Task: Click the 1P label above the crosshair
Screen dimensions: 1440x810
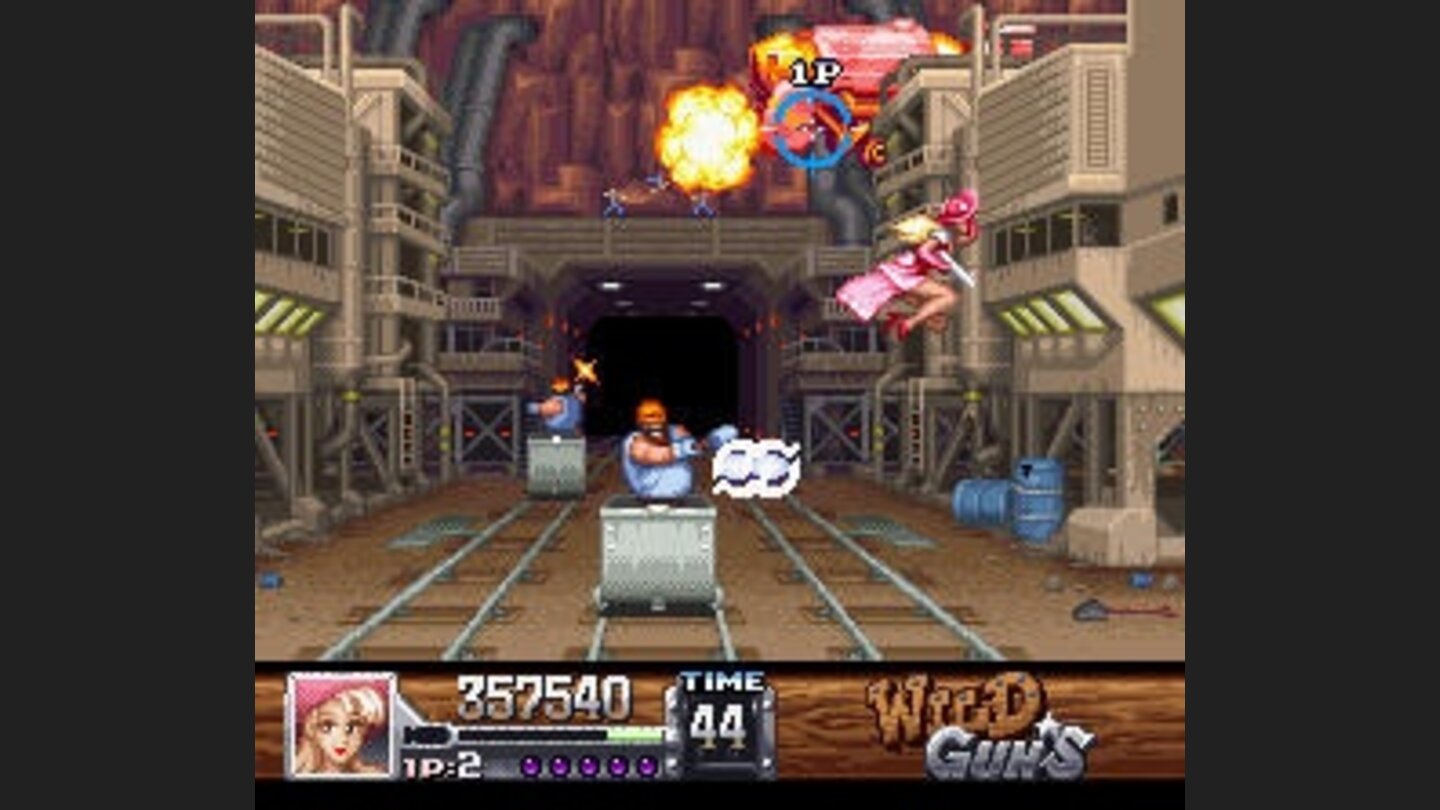Action: (813, 72)
